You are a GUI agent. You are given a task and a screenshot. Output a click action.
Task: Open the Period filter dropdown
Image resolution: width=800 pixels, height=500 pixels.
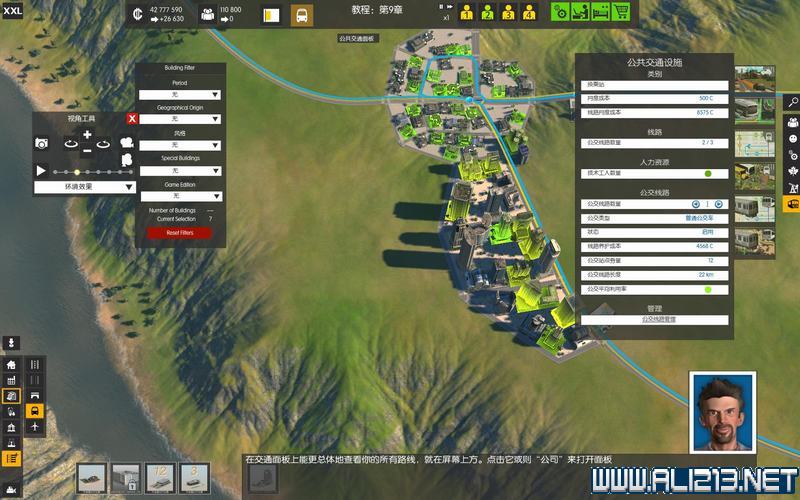point(180,95)
